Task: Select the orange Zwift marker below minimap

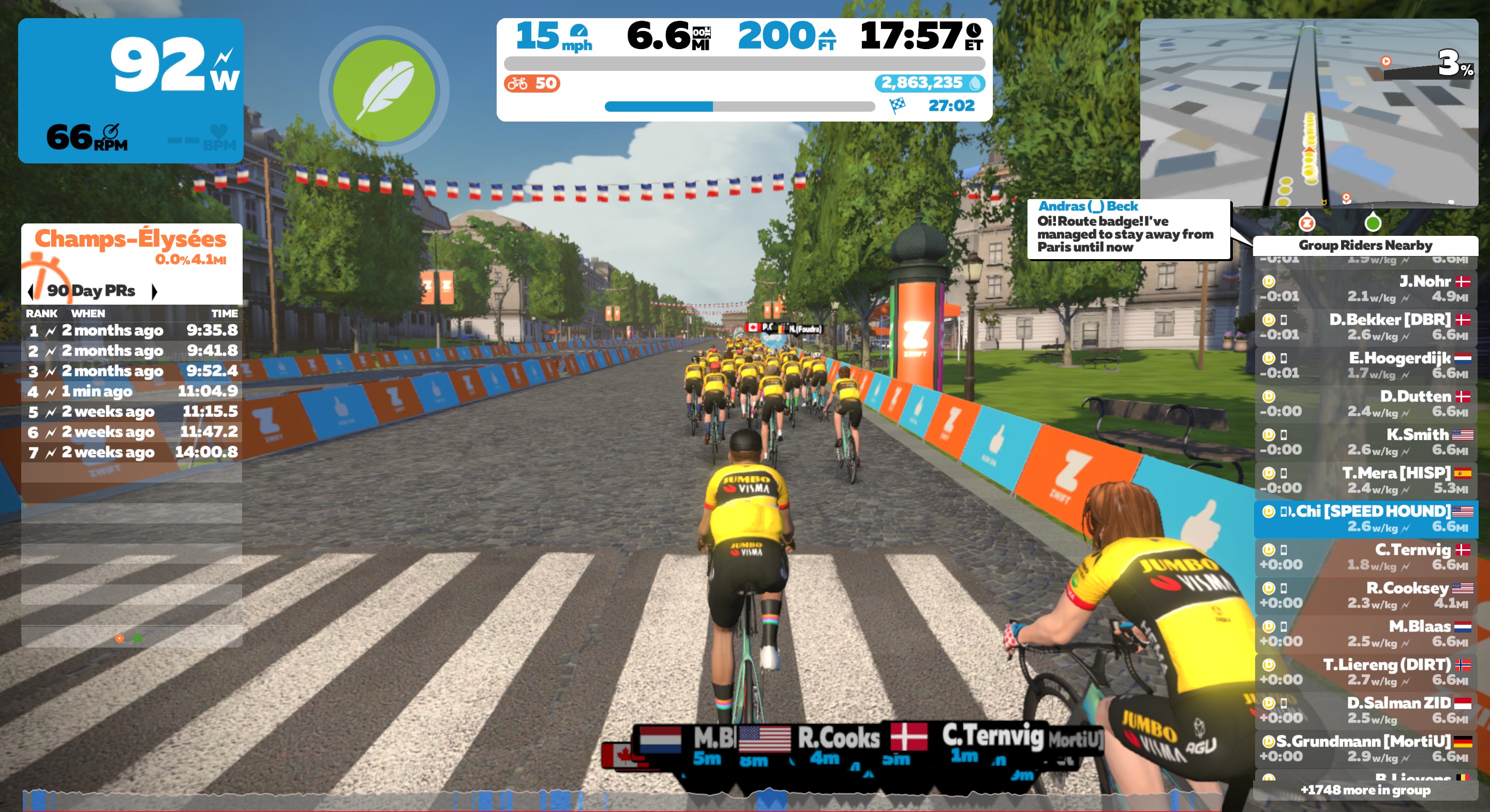Action: pos(1307,223)
